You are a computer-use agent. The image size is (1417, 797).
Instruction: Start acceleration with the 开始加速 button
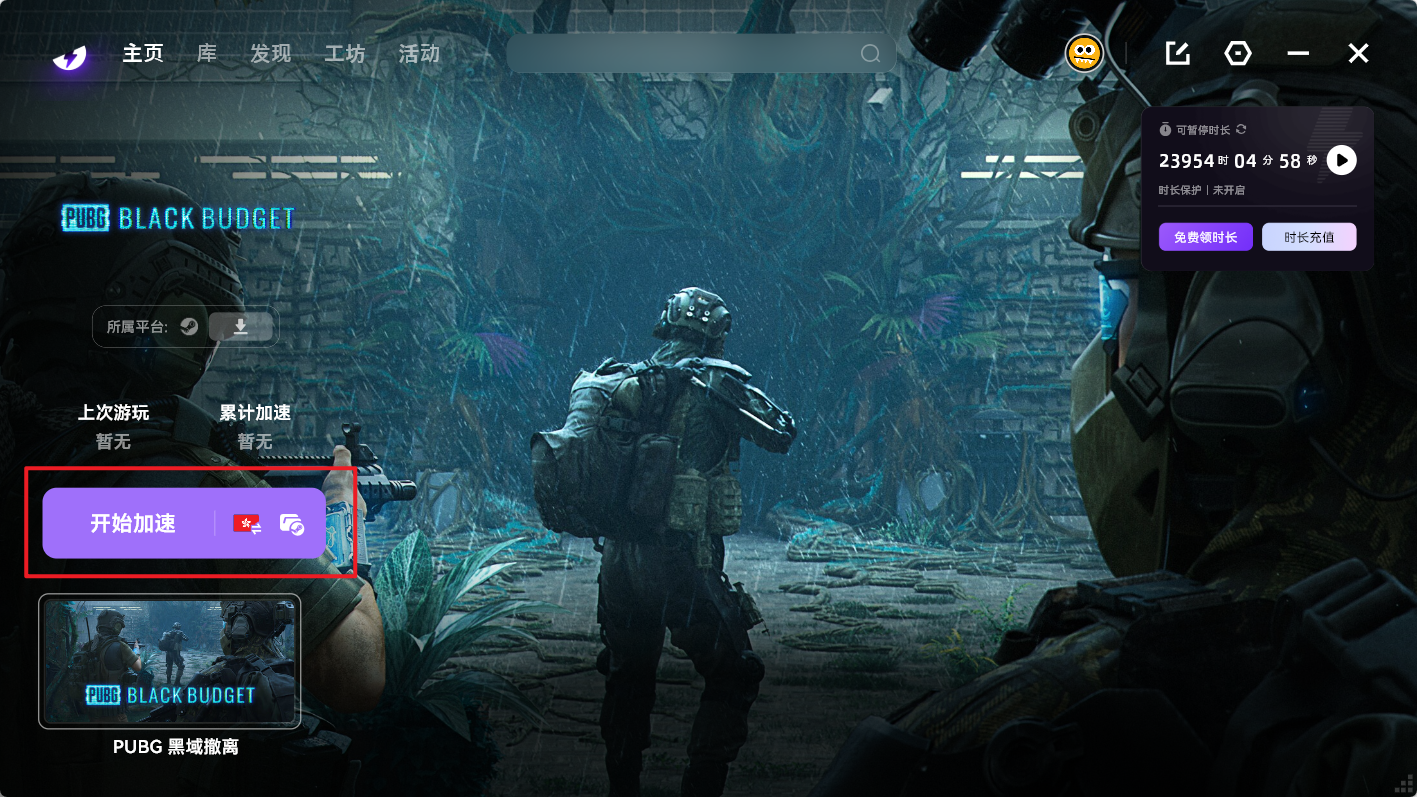coord(133,523)
